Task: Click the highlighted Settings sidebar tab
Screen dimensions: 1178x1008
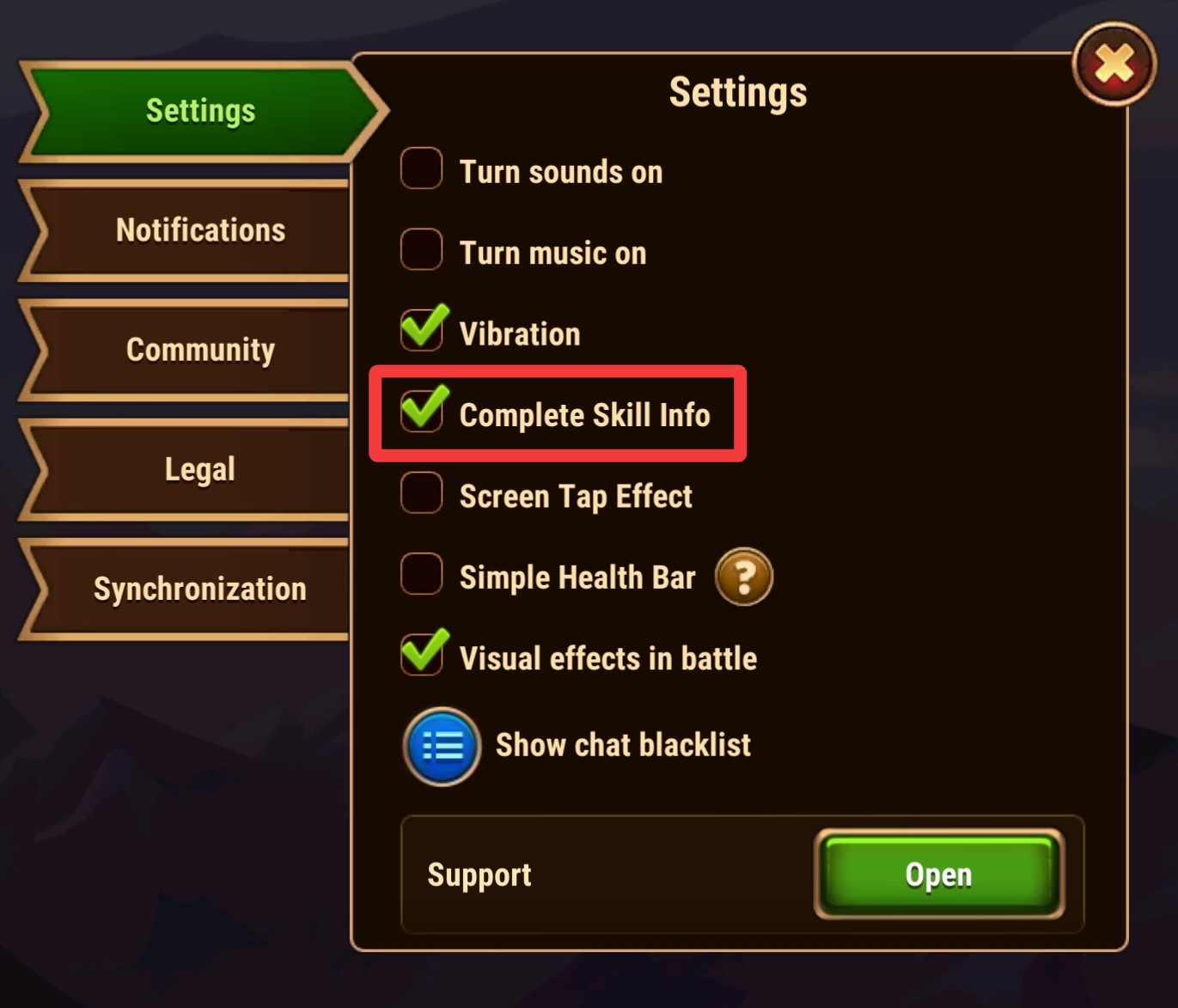Action: coord(199,110)
